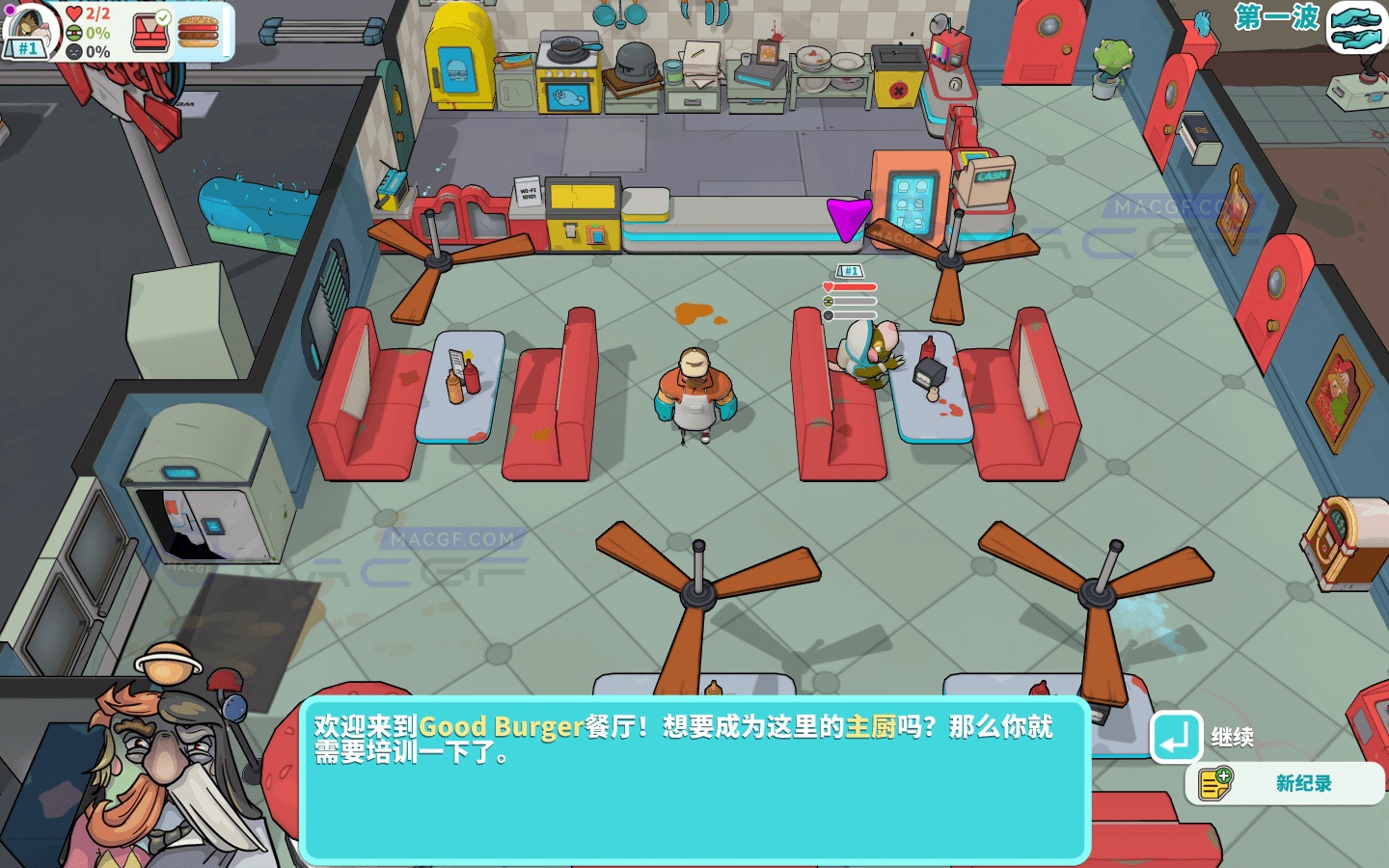This screenshot has width=1389, height=868.
Task: Click the angry face 0% icon in HUD
Action: (75, 50)
